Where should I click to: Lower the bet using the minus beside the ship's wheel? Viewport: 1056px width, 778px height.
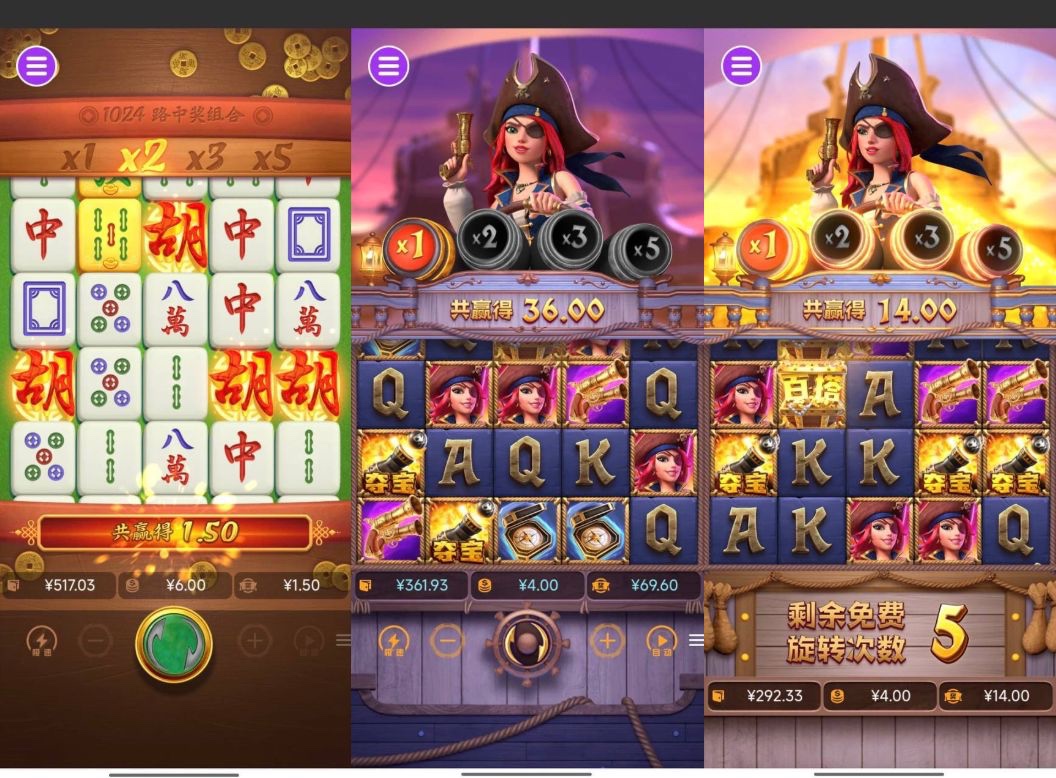click(447, 641)
